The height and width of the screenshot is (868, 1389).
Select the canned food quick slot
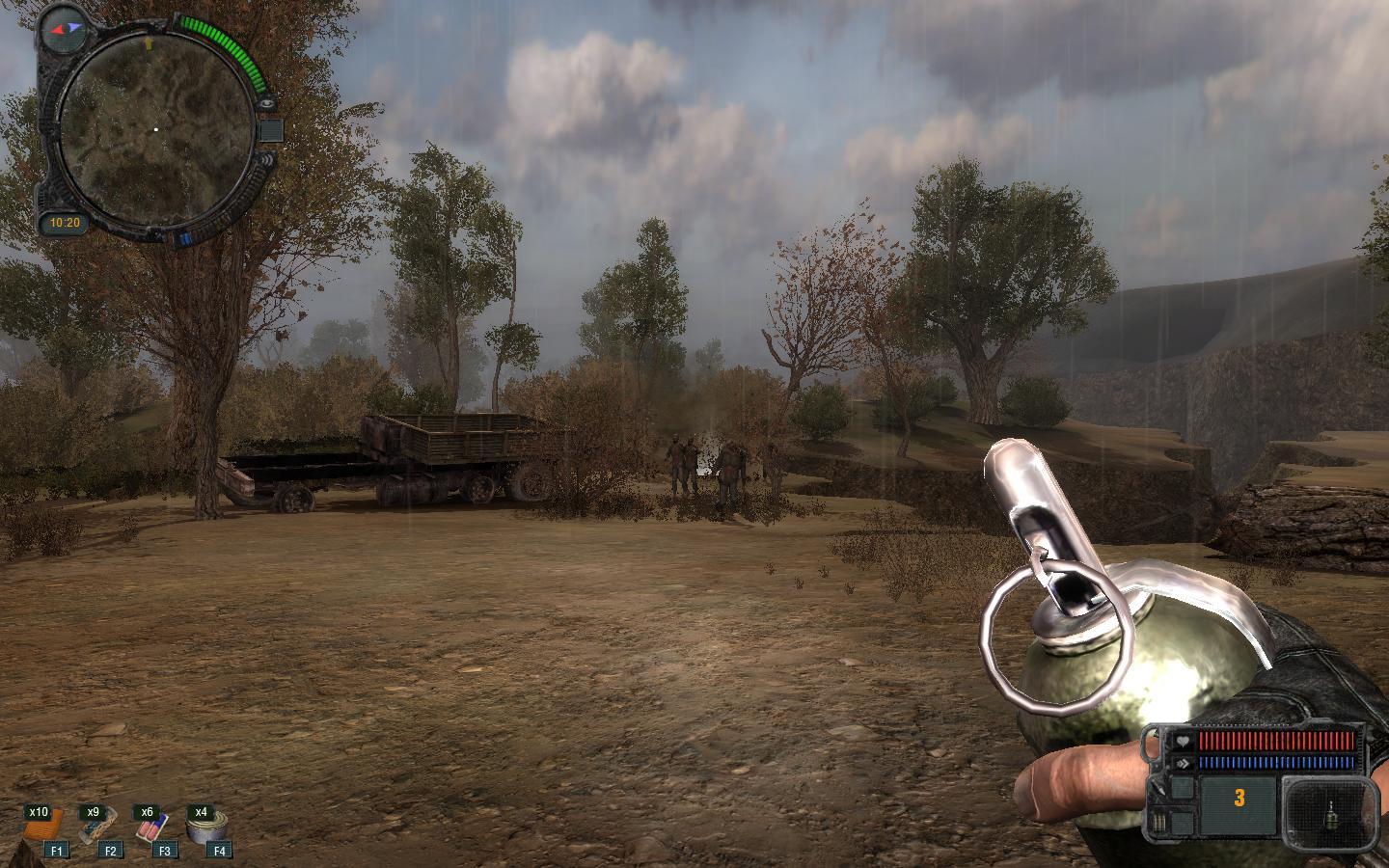point(206,827)
